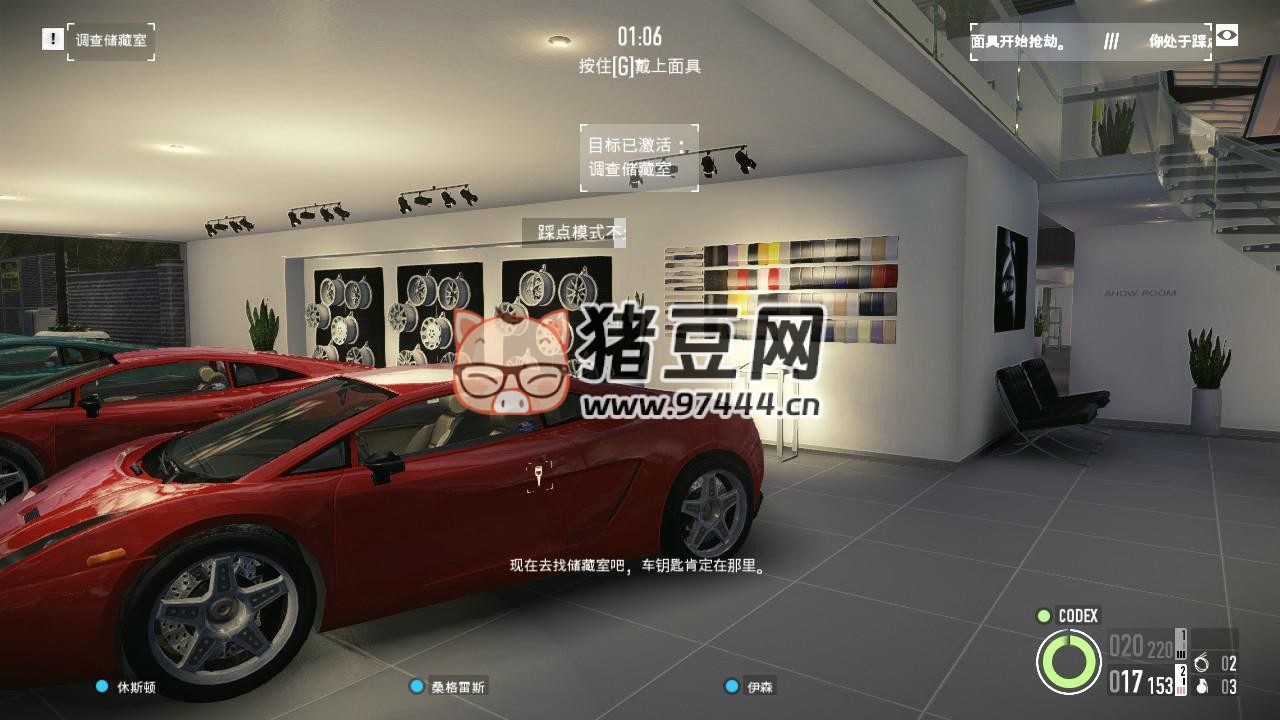Click the blue dot beside 休斯顿
The image size is (1280, 720).
click(99, 688)
